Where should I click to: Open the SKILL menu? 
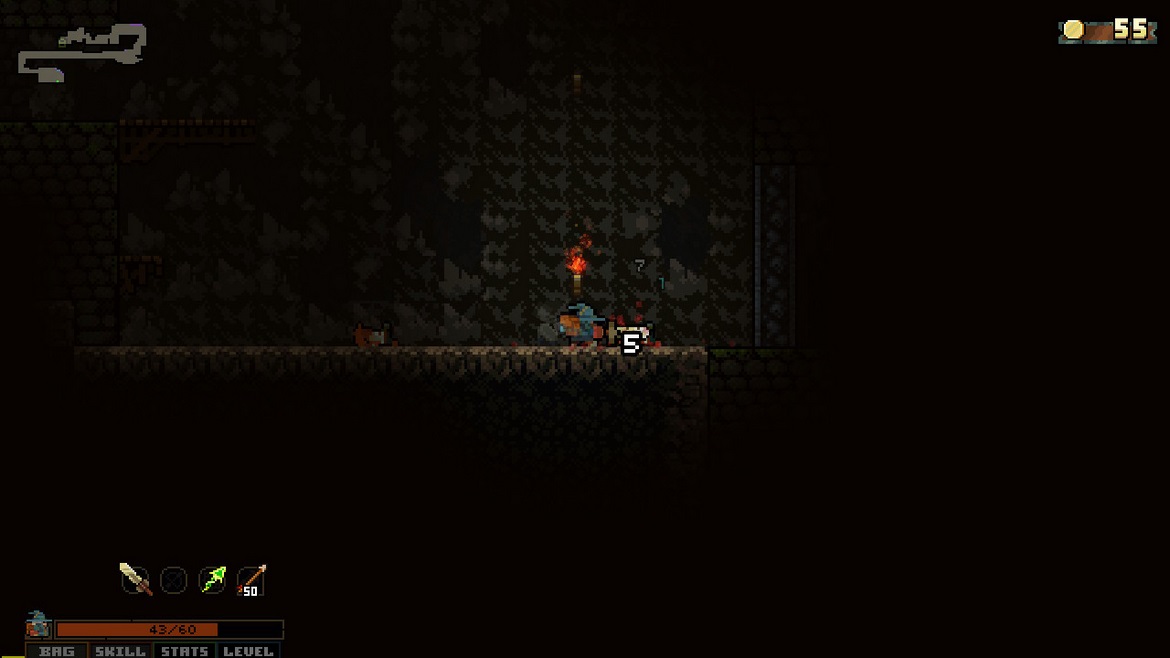(x=120, y=651)
